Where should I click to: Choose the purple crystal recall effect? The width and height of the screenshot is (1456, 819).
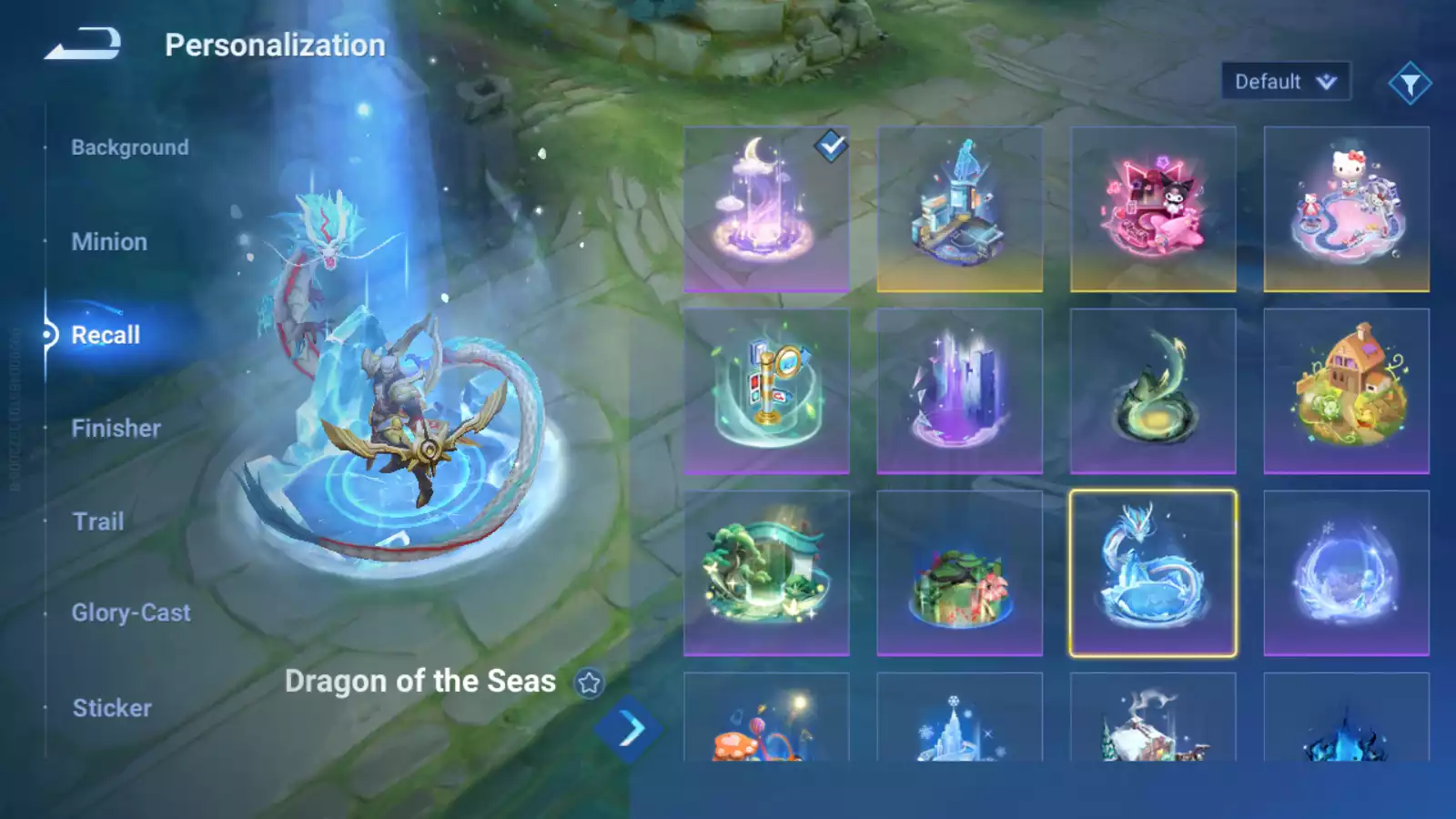tap(959, 391)
